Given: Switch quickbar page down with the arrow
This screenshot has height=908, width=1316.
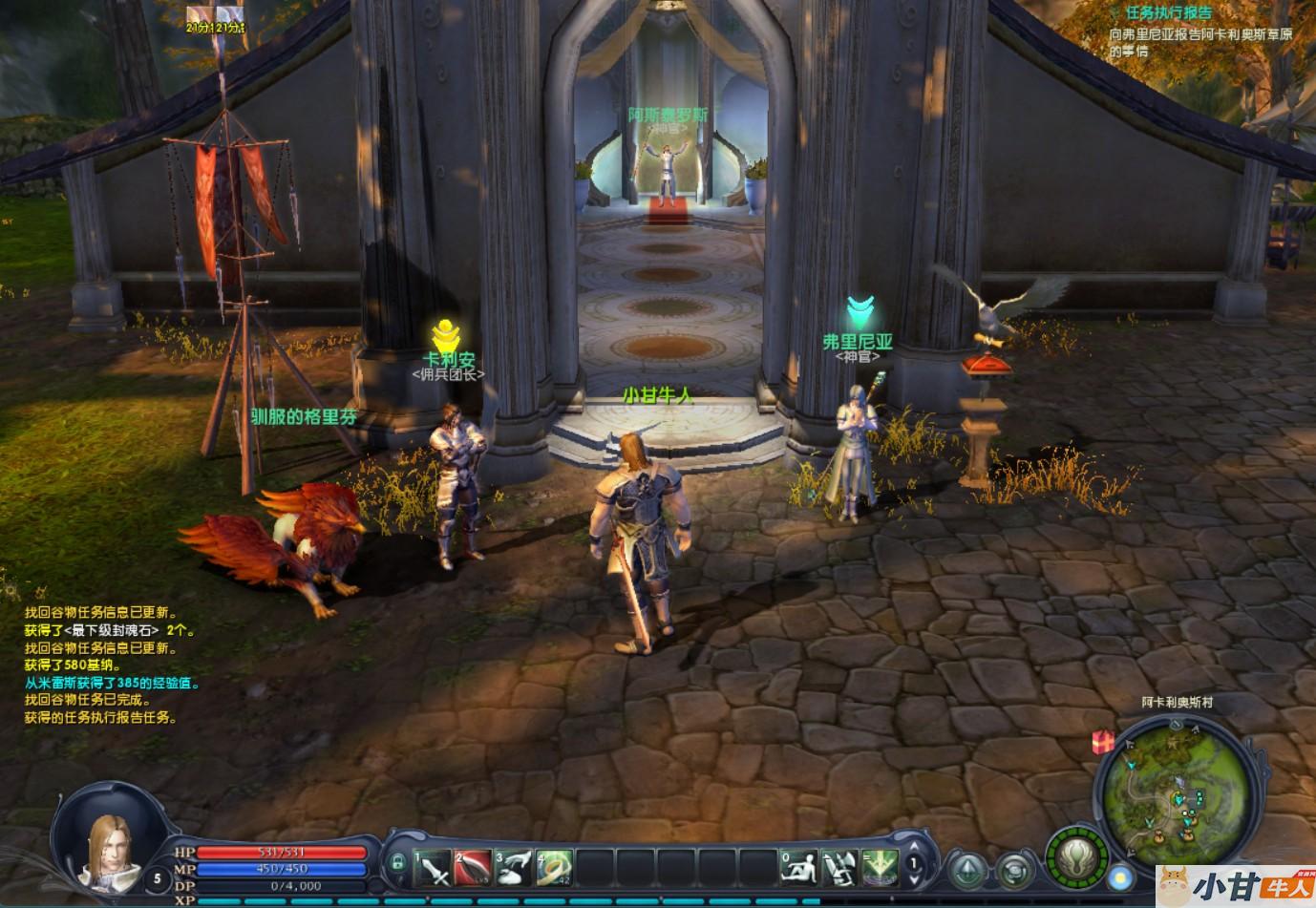Looking at the screenshot, I should click(914, 881).
